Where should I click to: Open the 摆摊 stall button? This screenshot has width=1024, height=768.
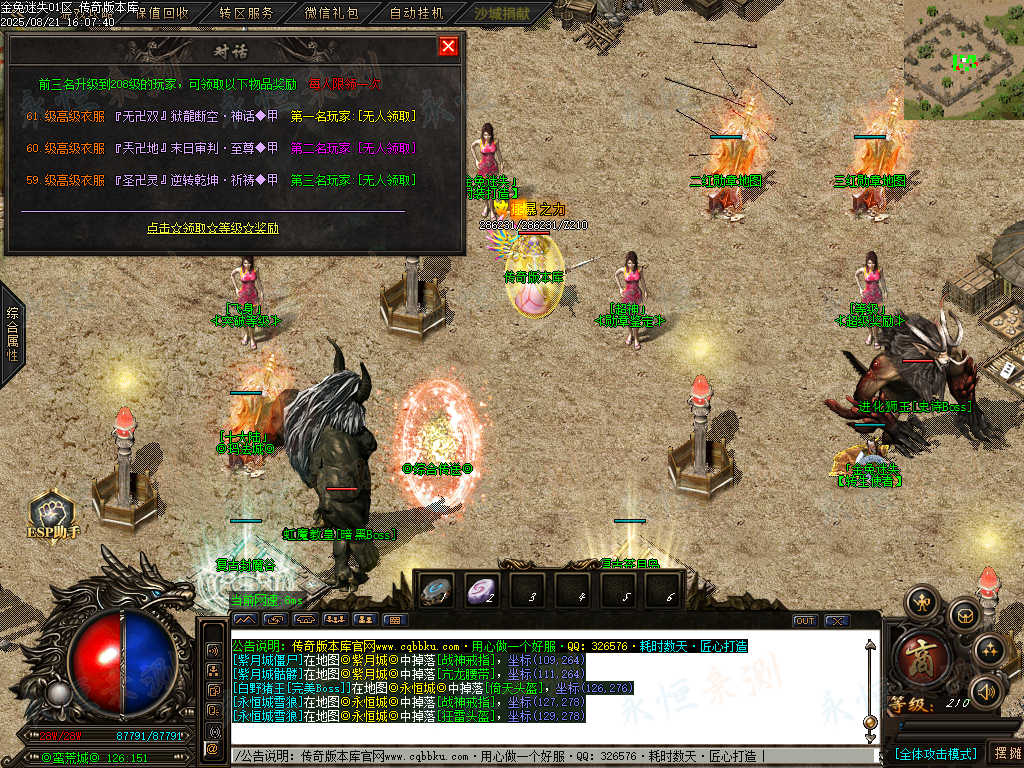(1006, 753)
